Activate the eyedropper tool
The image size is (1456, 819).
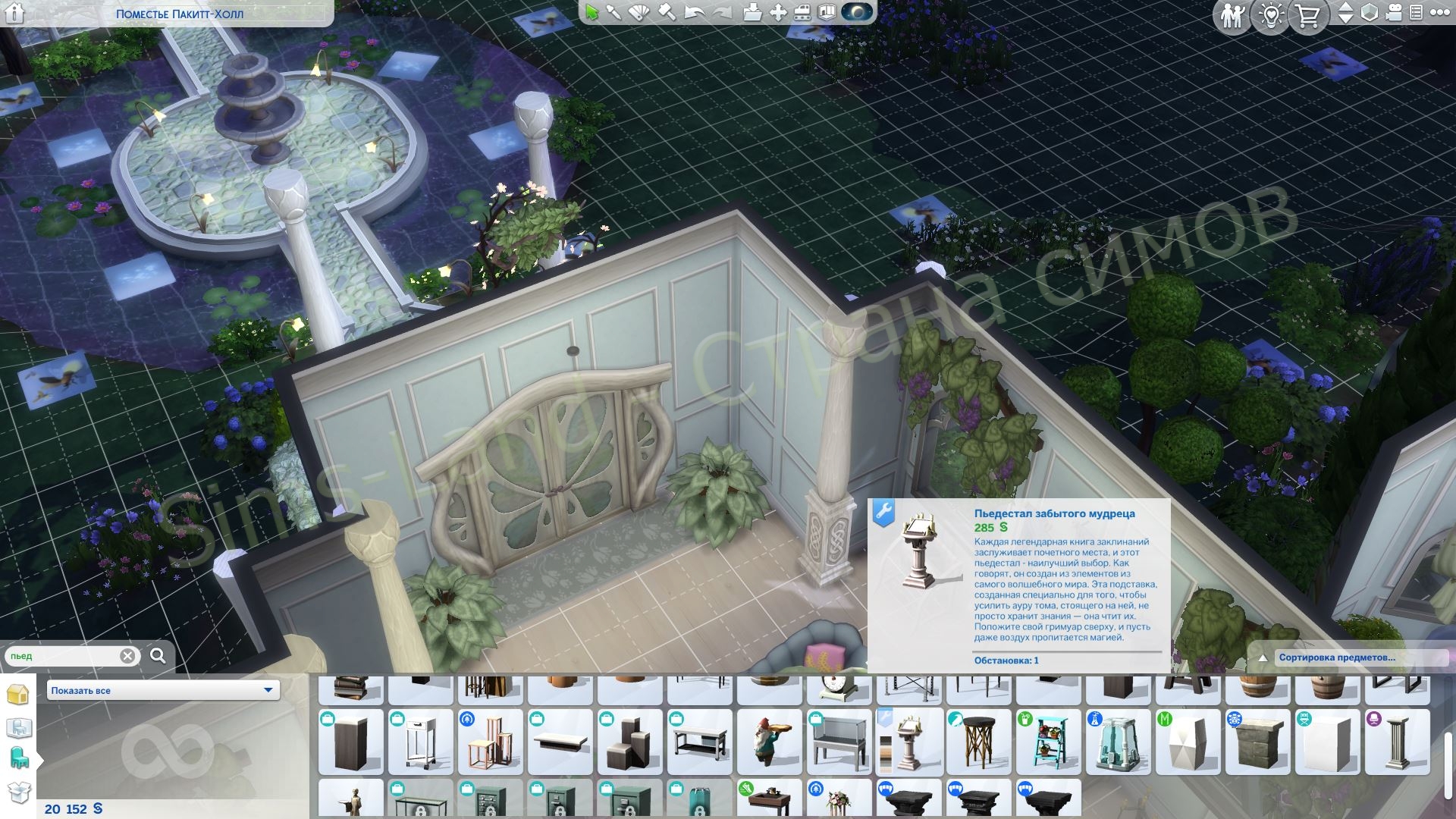[613, 13]
